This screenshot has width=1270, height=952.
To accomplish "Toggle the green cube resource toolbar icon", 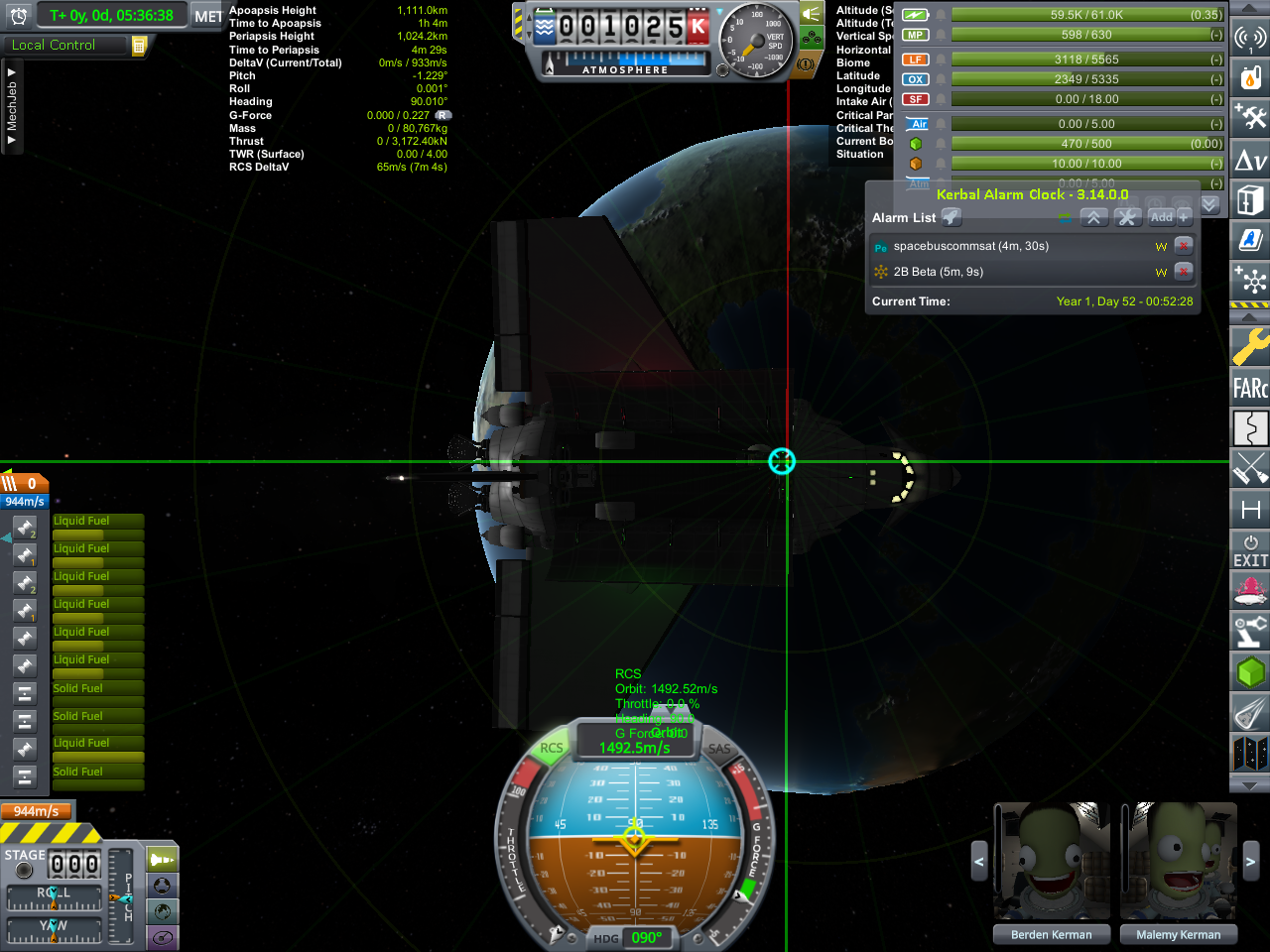I will coord(1250,672).
